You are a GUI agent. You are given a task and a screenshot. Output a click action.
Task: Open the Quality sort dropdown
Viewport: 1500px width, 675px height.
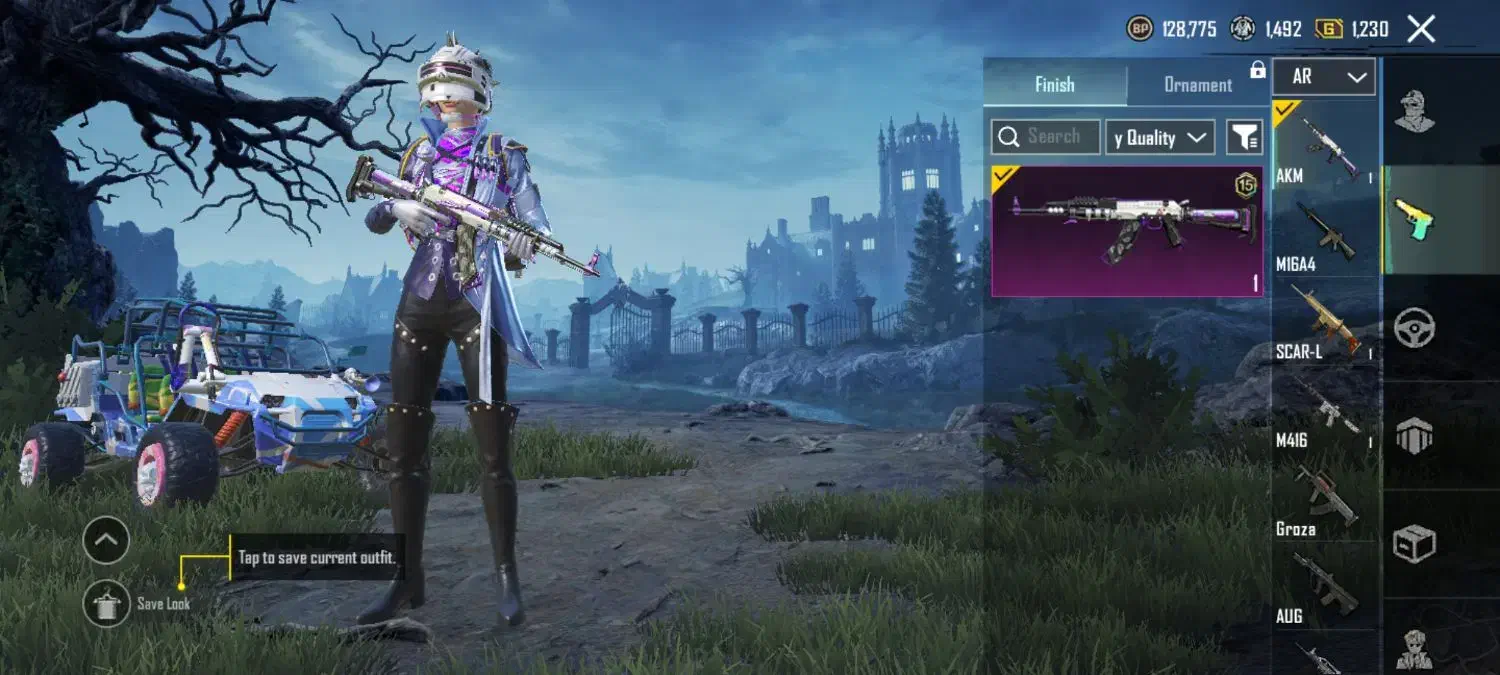coord(1160,138)
